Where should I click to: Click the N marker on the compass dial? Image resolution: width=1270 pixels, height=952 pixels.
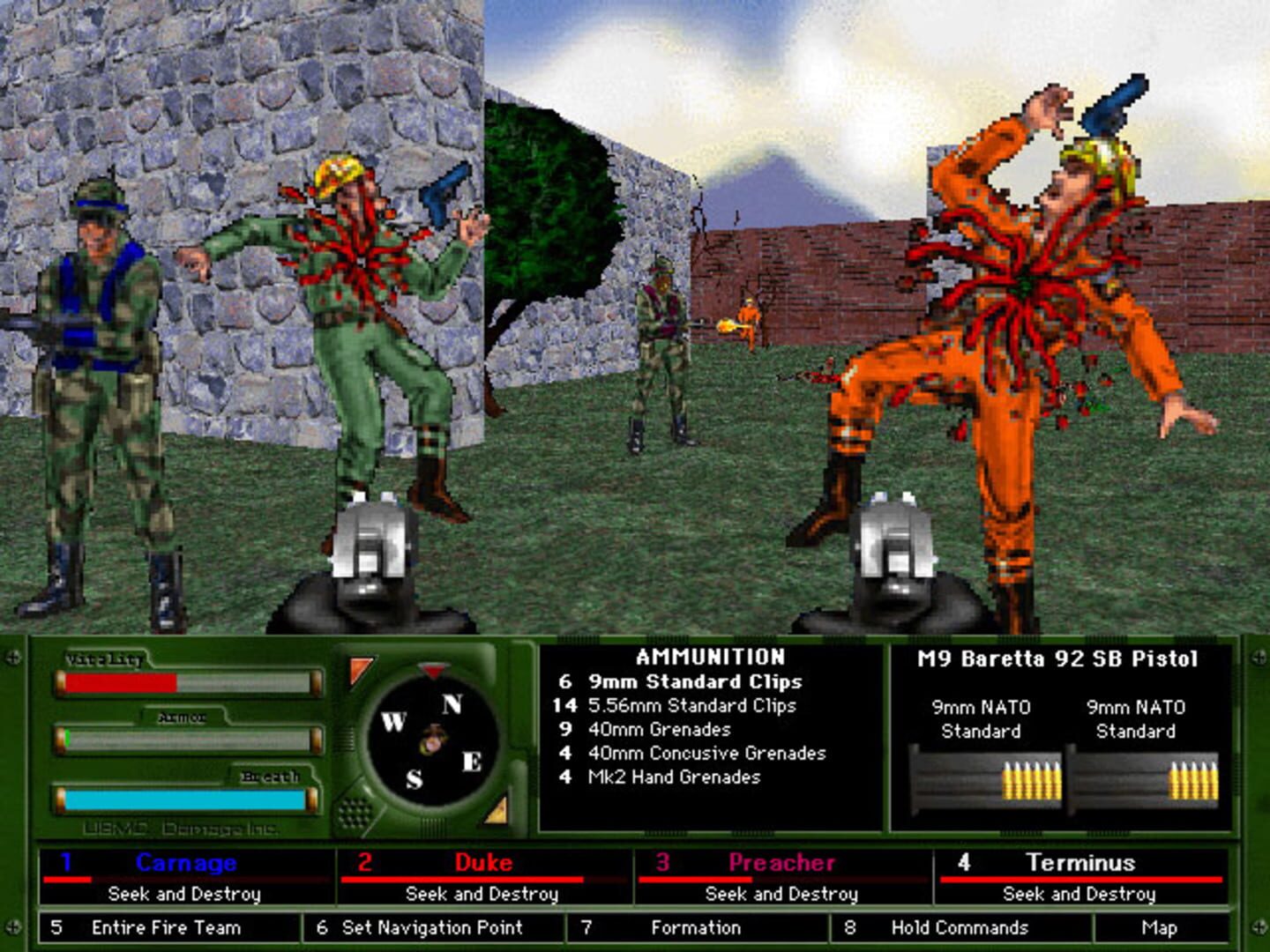click(452, 705)
